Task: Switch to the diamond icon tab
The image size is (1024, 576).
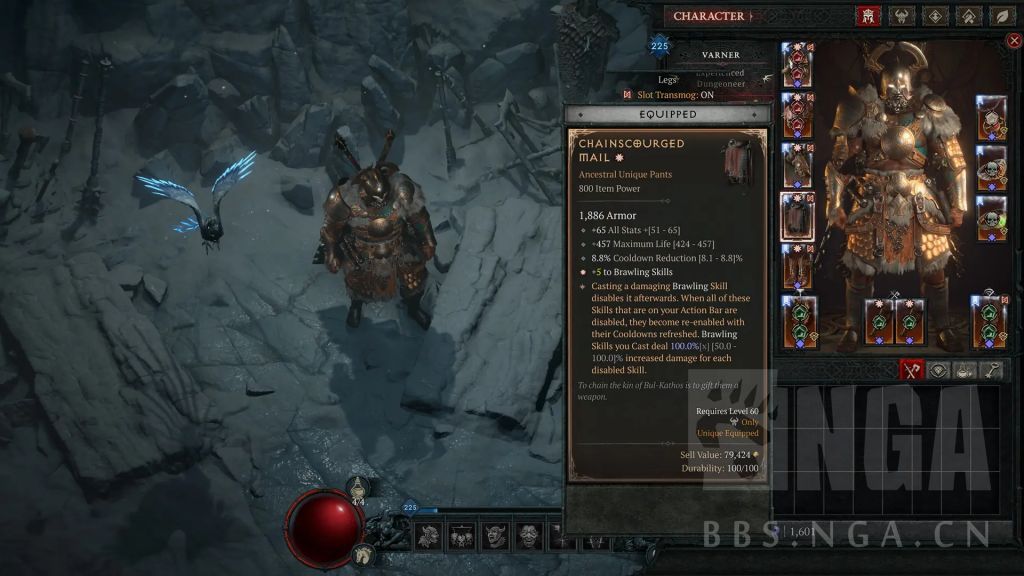Action: coord(936,16)
